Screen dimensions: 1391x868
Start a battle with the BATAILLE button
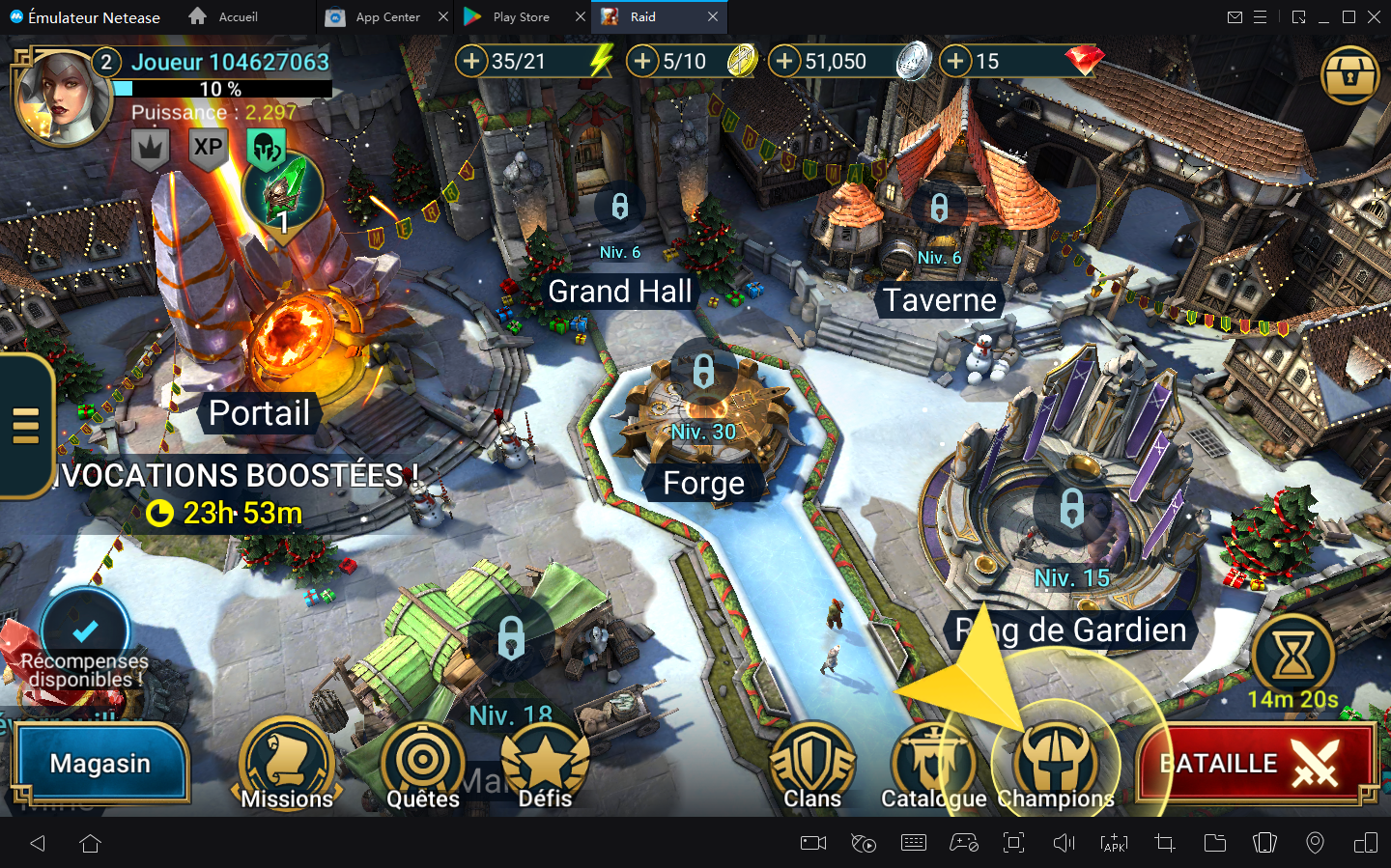point(1256,763)
